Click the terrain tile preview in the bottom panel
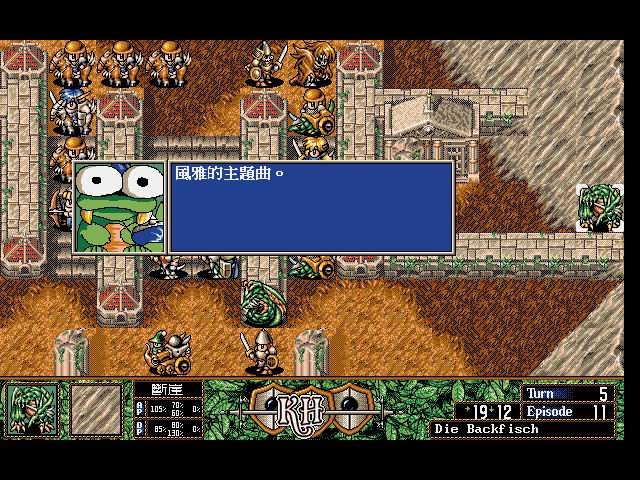The height and width of the screenshot is (480, 640). coord(96,410)
